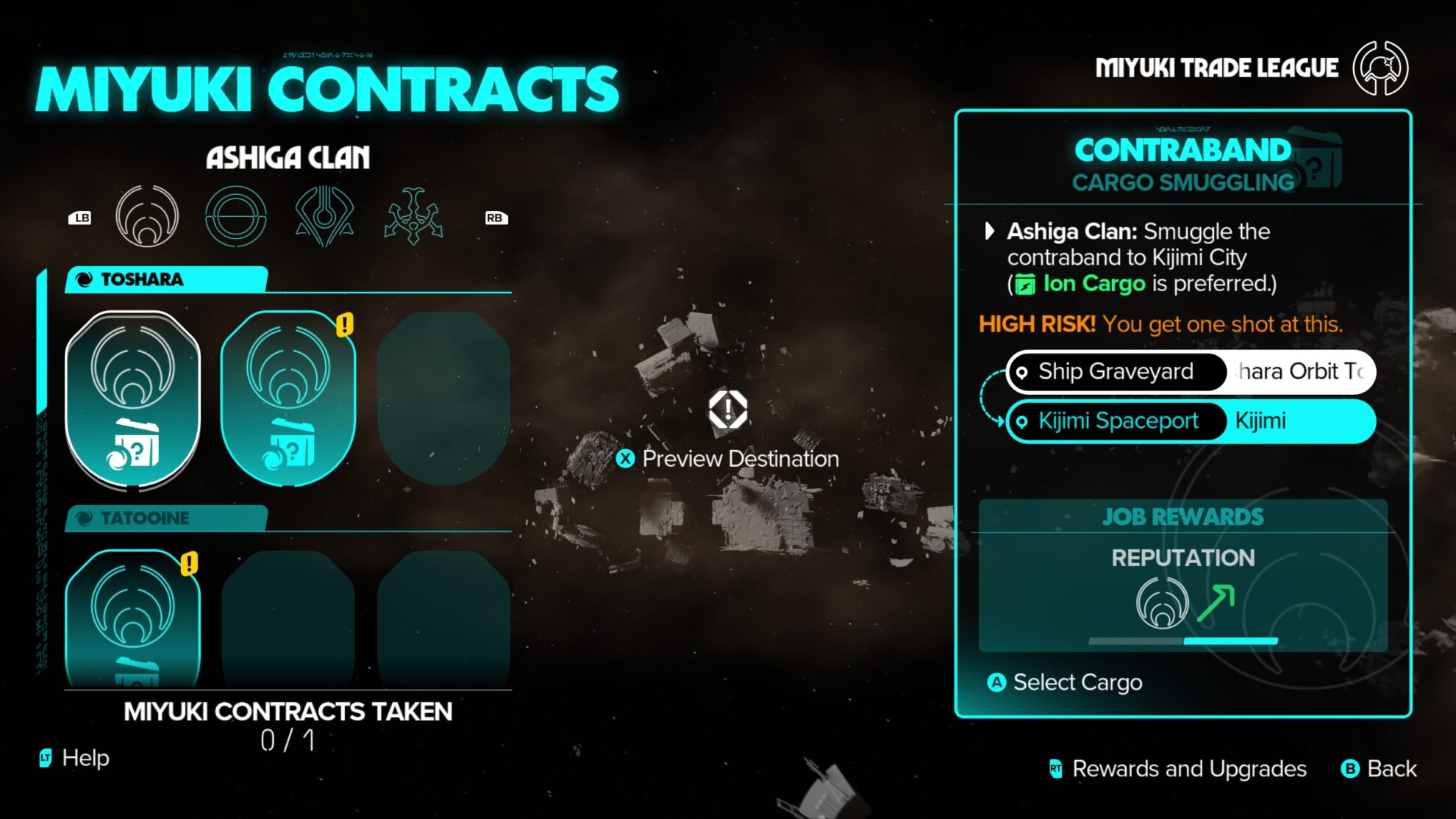Select the Ashiga Clan faction symbol

(148, 217)
